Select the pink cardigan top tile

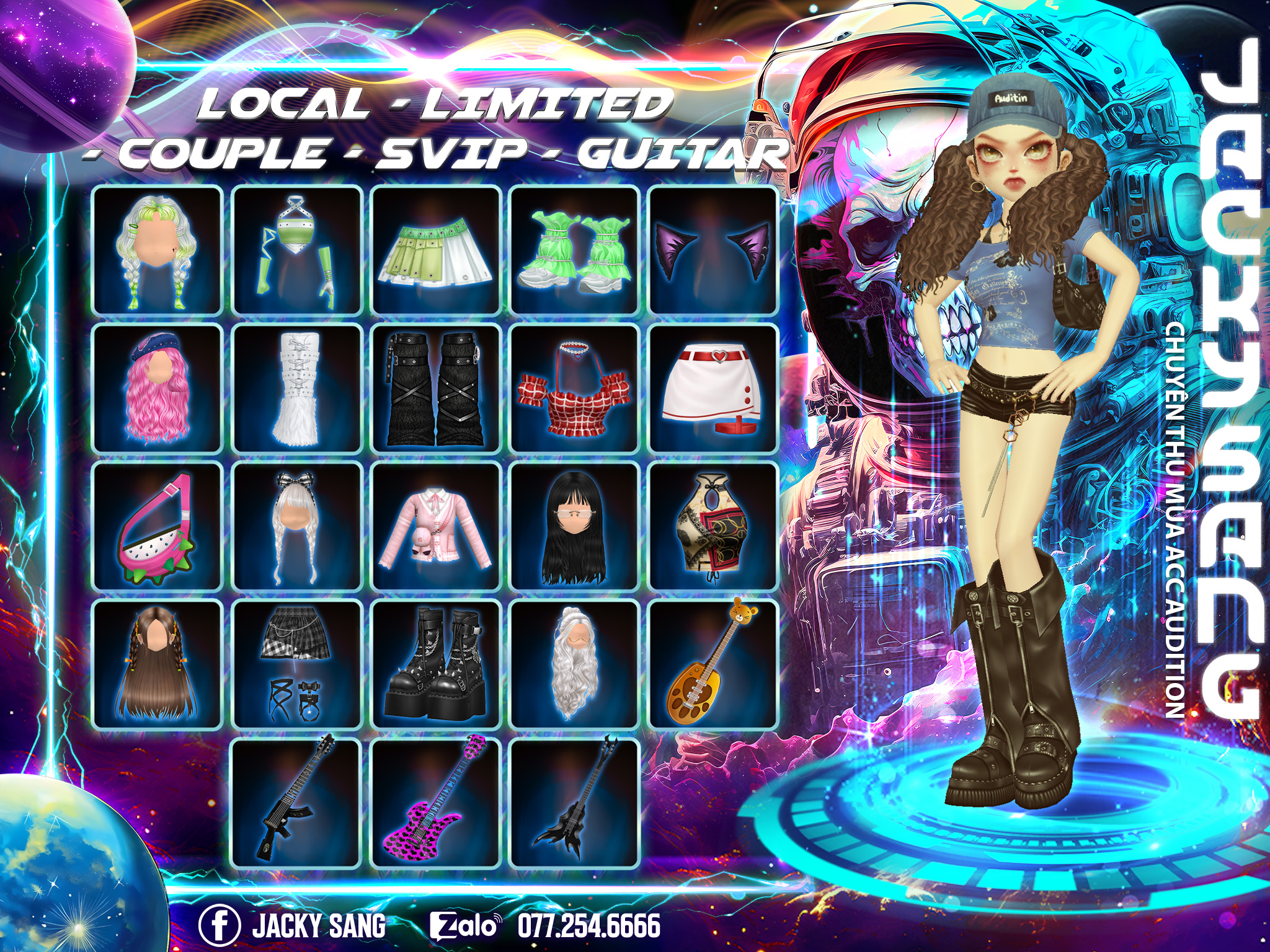click(x=436, y=527)
